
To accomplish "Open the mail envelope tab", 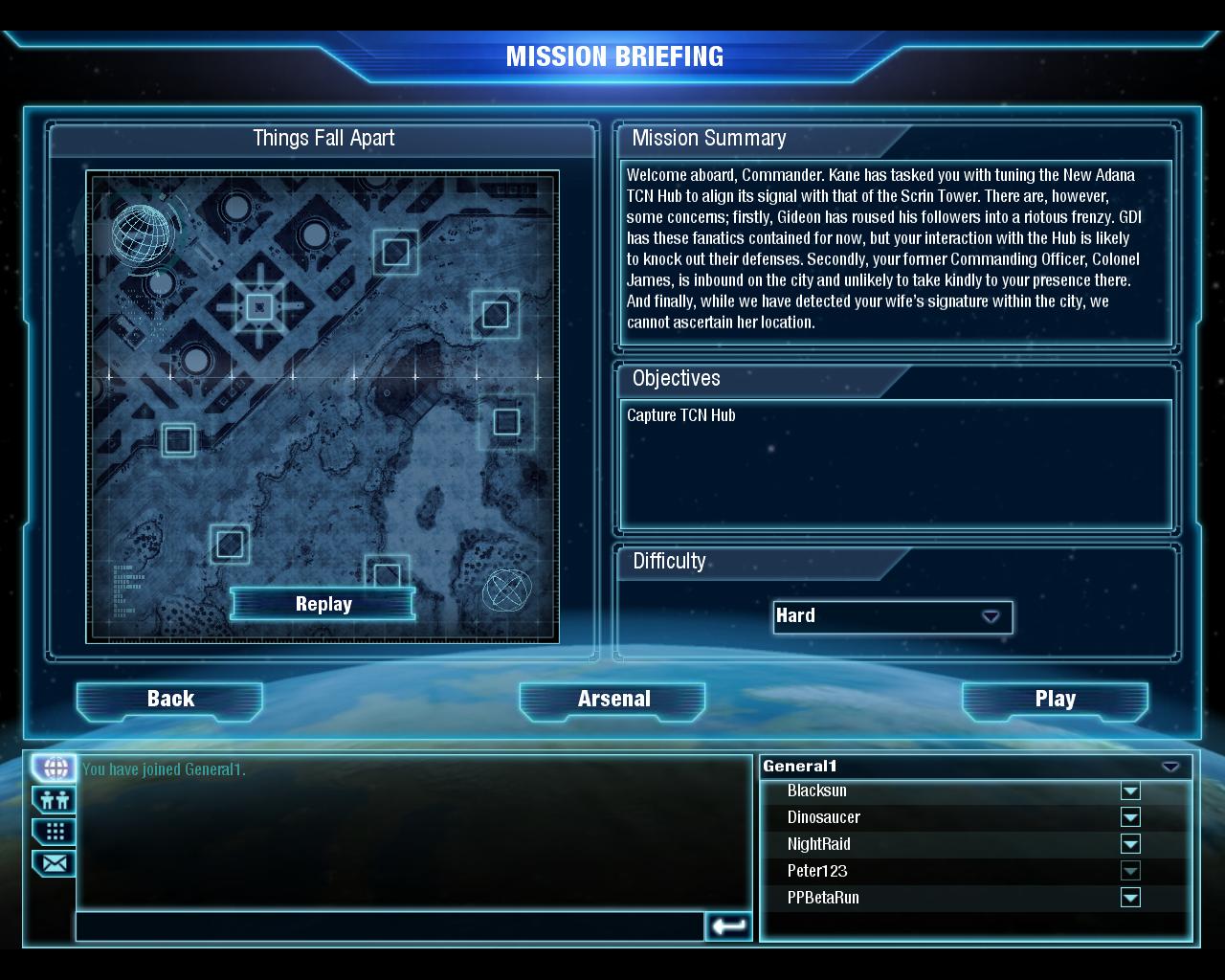I will [x=55, y=863].
